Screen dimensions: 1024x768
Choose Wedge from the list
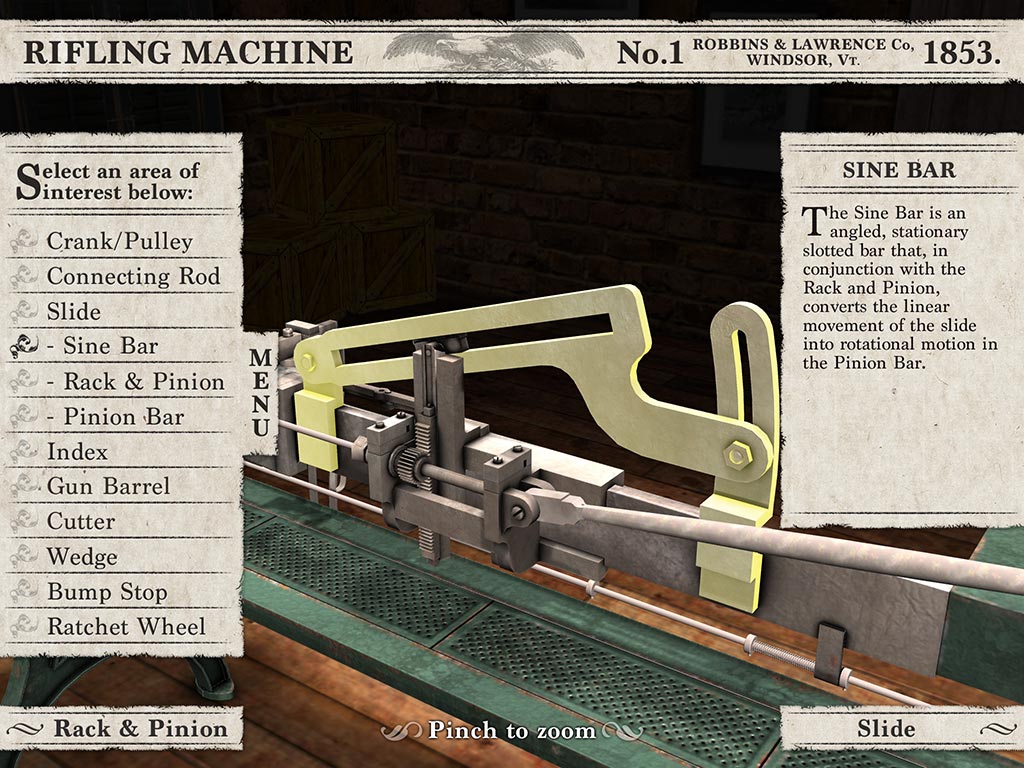(82, 556)
